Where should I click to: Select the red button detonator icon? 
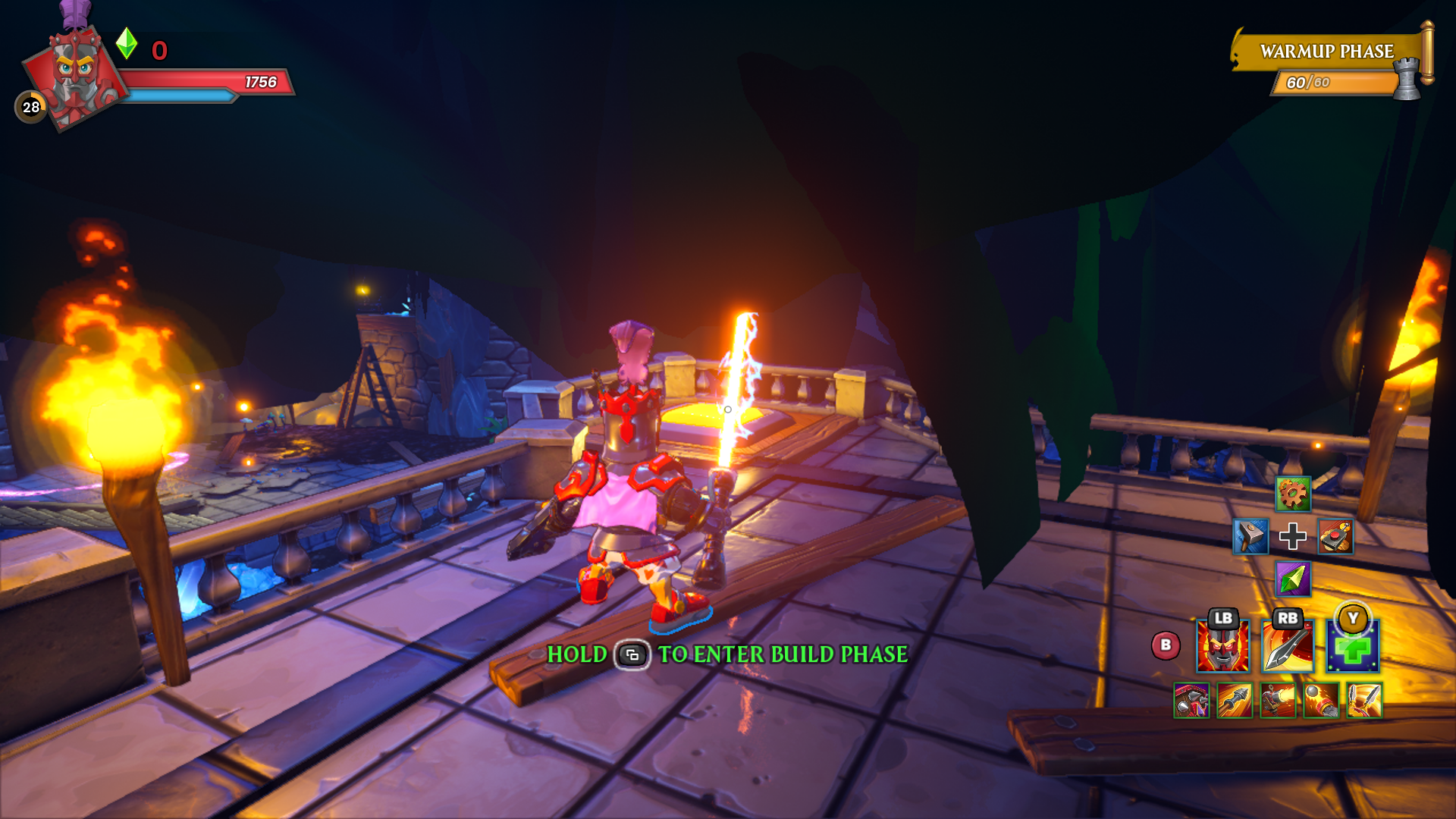1335,537
